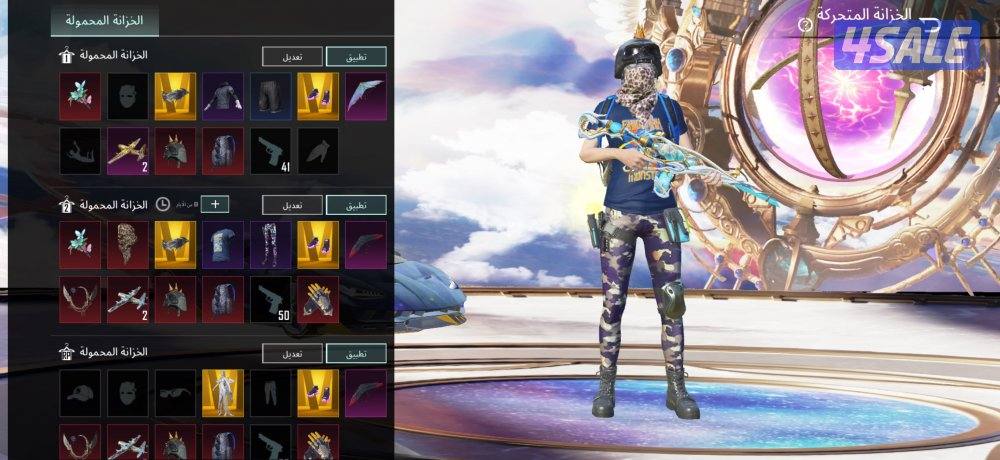
Task: Select the pistol slot showing 41
Action: tap(270, 148)
